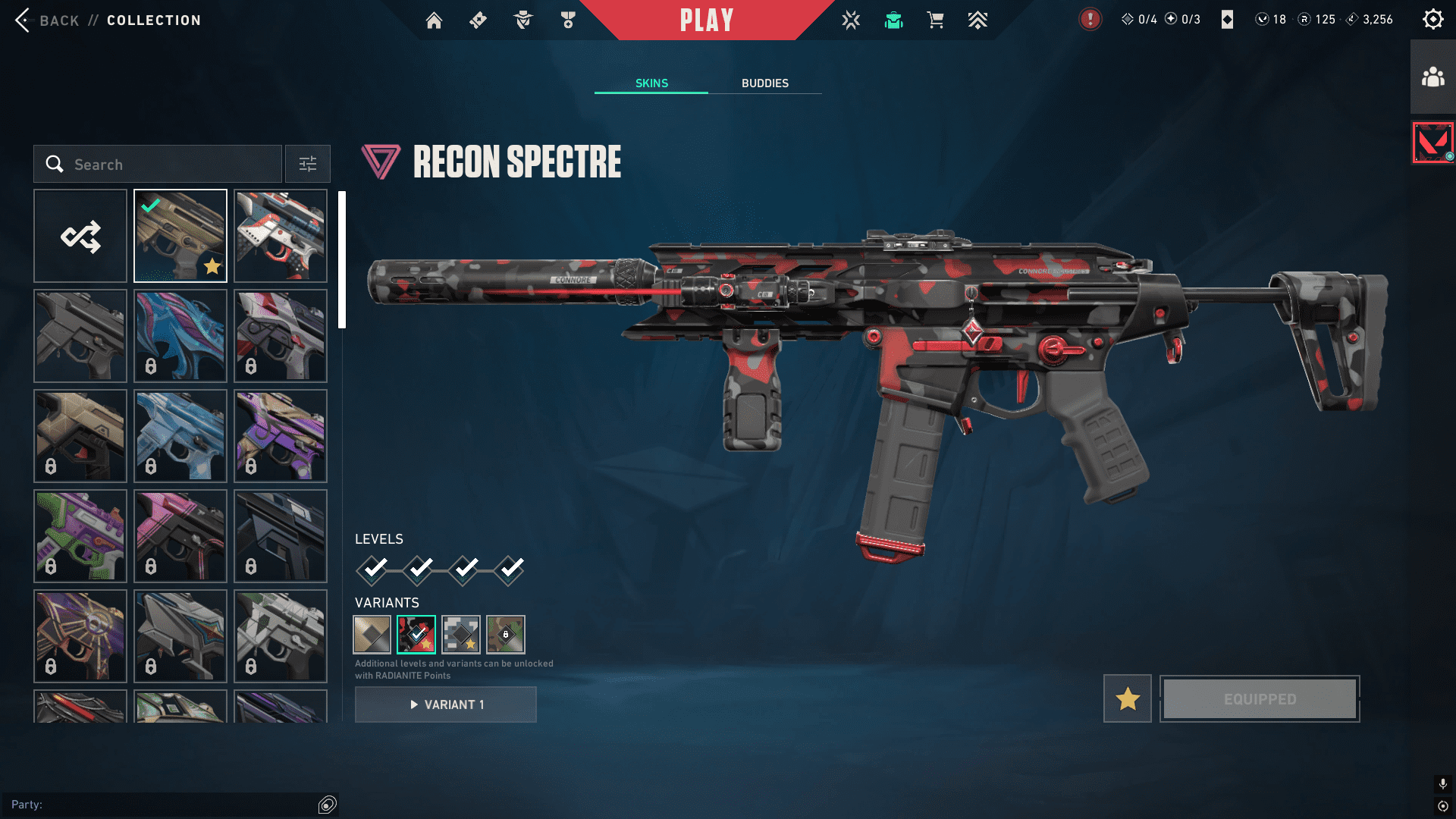This screenshot has height=819, width=1456.
Task: Open the settings gear
Action: (1432, 20)
